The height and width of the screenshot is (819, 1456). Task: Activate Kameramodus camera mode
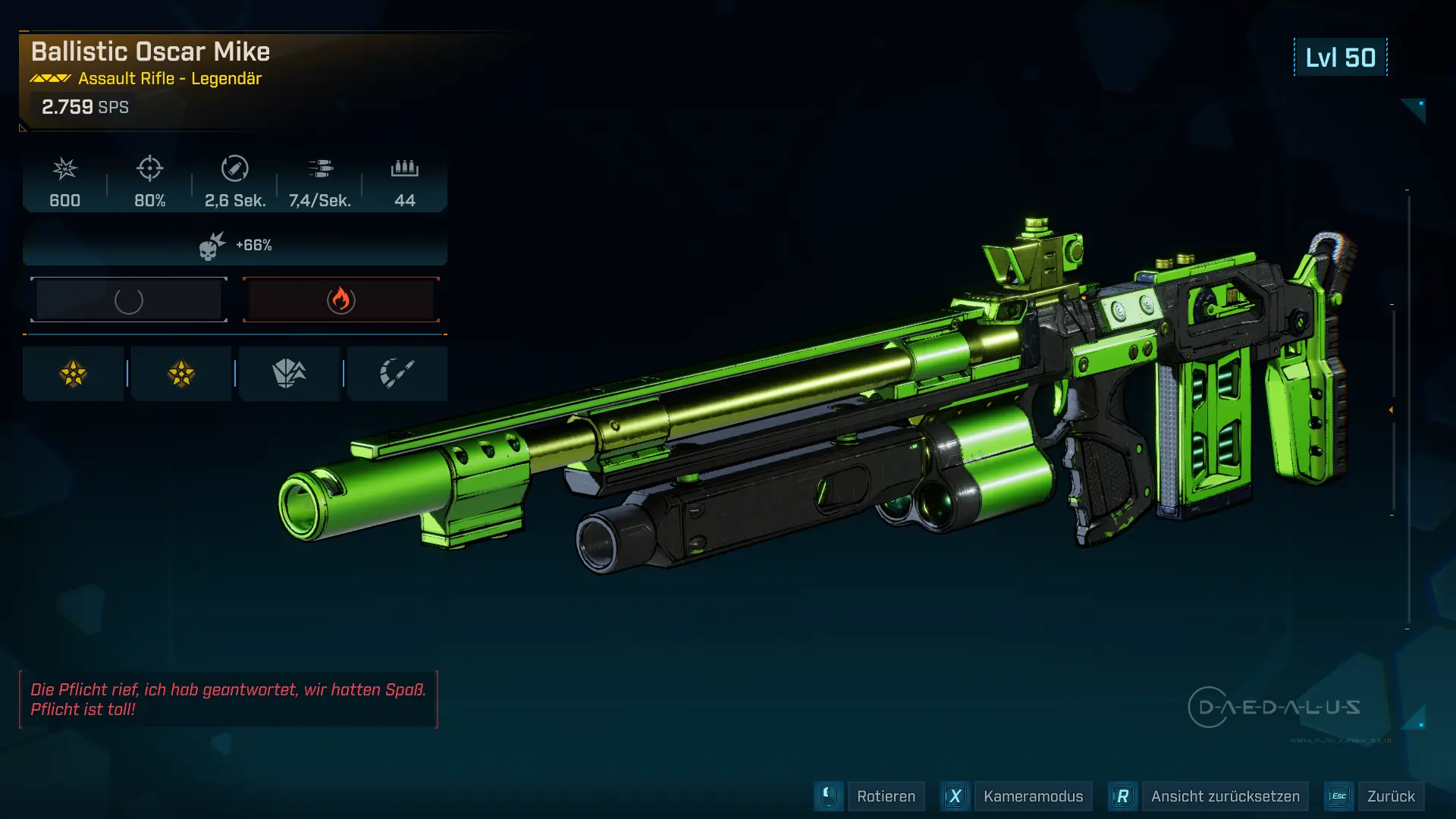click(1032, 796)
